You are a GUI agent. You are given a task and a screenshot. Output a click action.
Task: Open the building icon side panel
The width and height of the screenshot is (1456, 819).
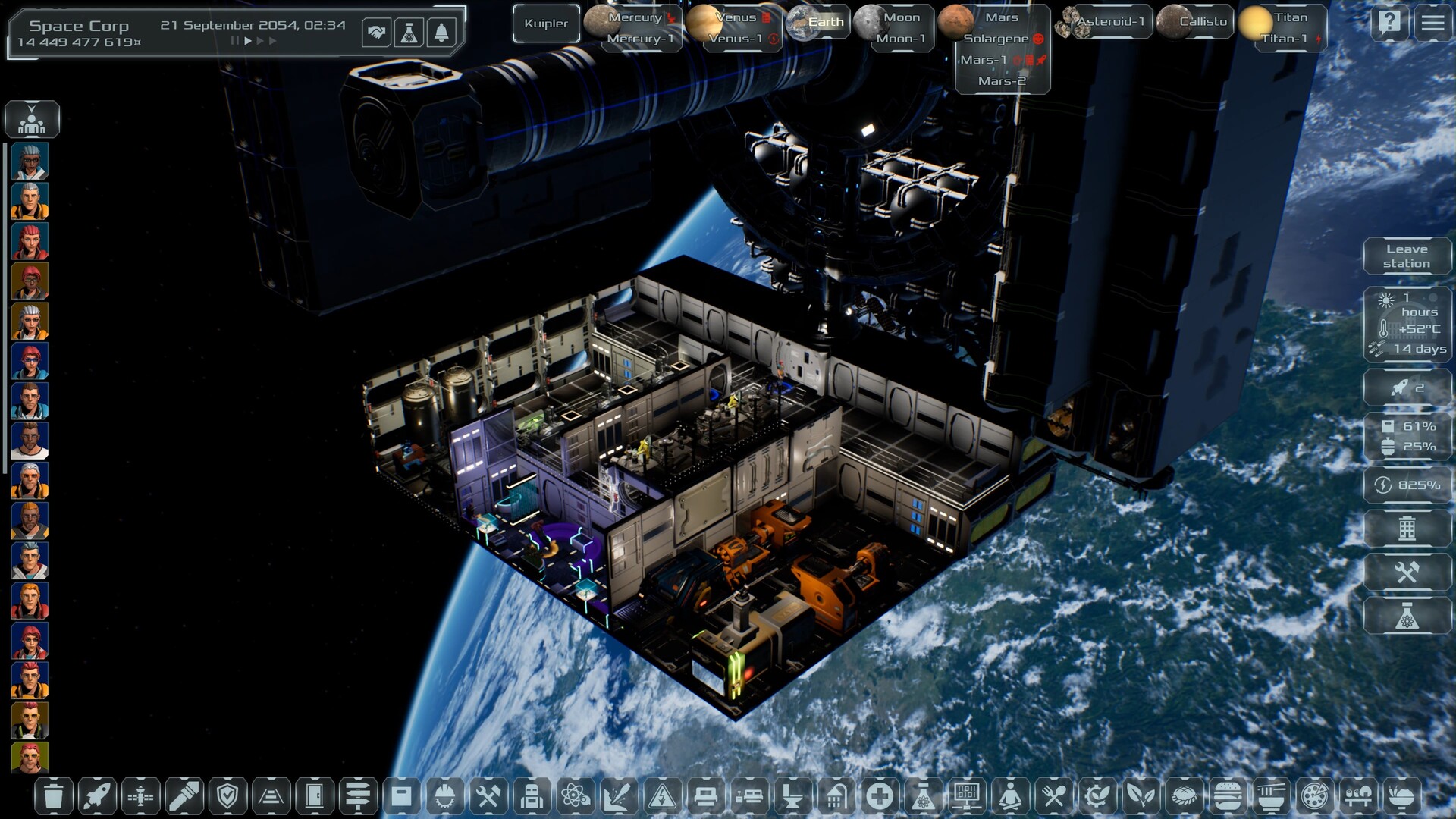(x=1407, y=528)
